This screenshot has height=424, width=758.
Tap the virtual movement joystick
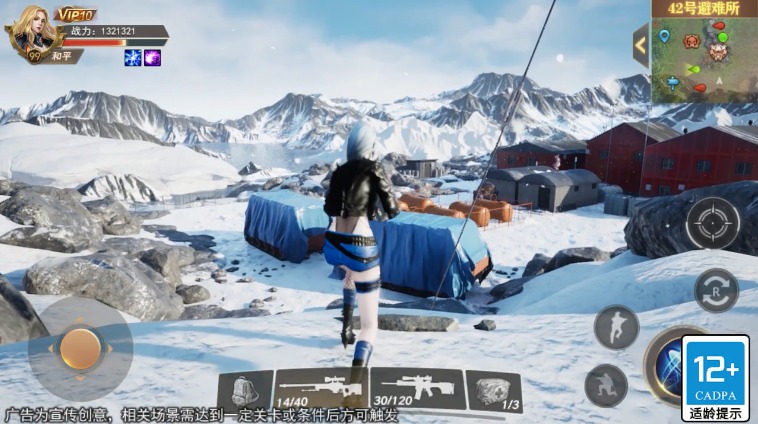coord(80,348)
